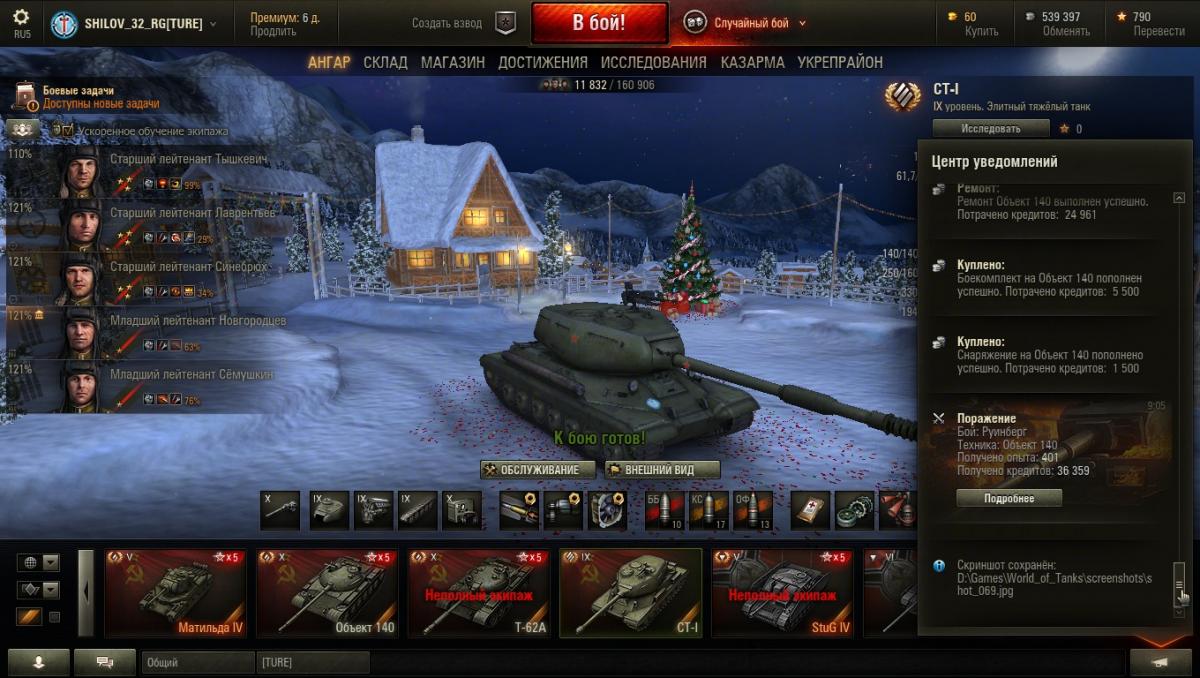Open the Обслуживание service menu

coord(537,470)
